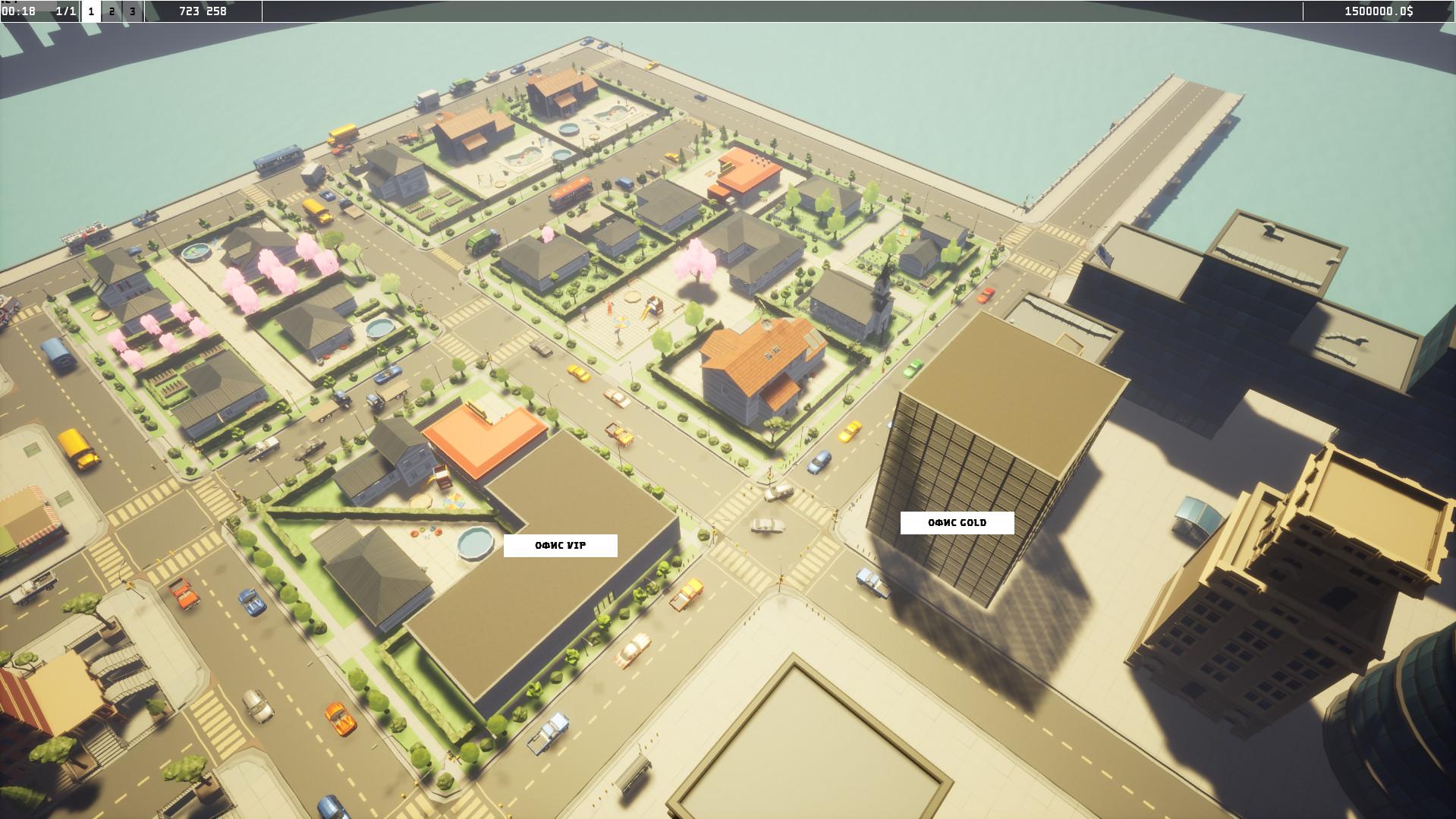Select the ОФИС GOLD office label
1456x819 pixels.
[x=957, y=522]
